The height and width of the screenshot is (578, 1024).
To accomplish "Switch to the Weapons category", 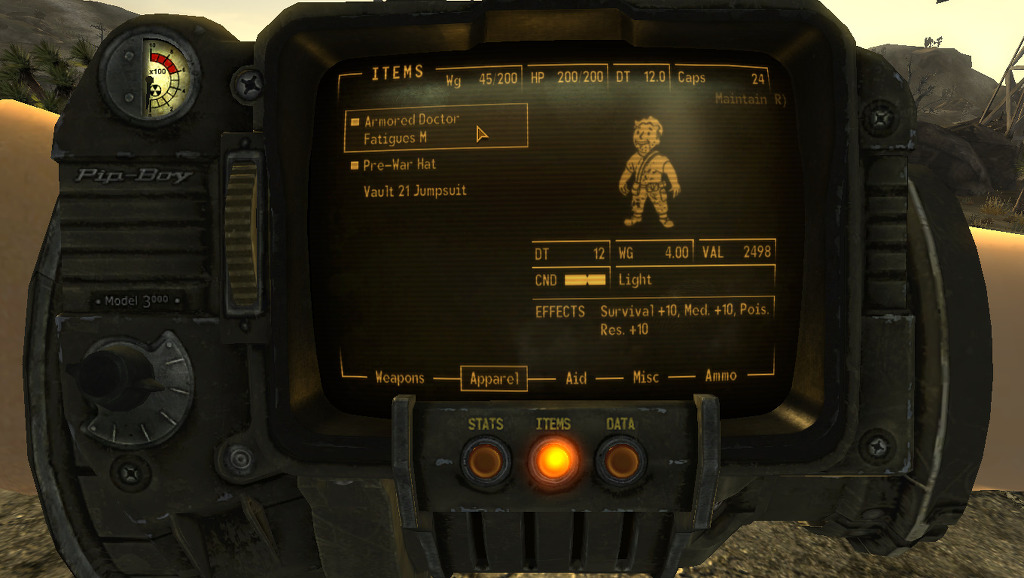I will tap(399, 378).
